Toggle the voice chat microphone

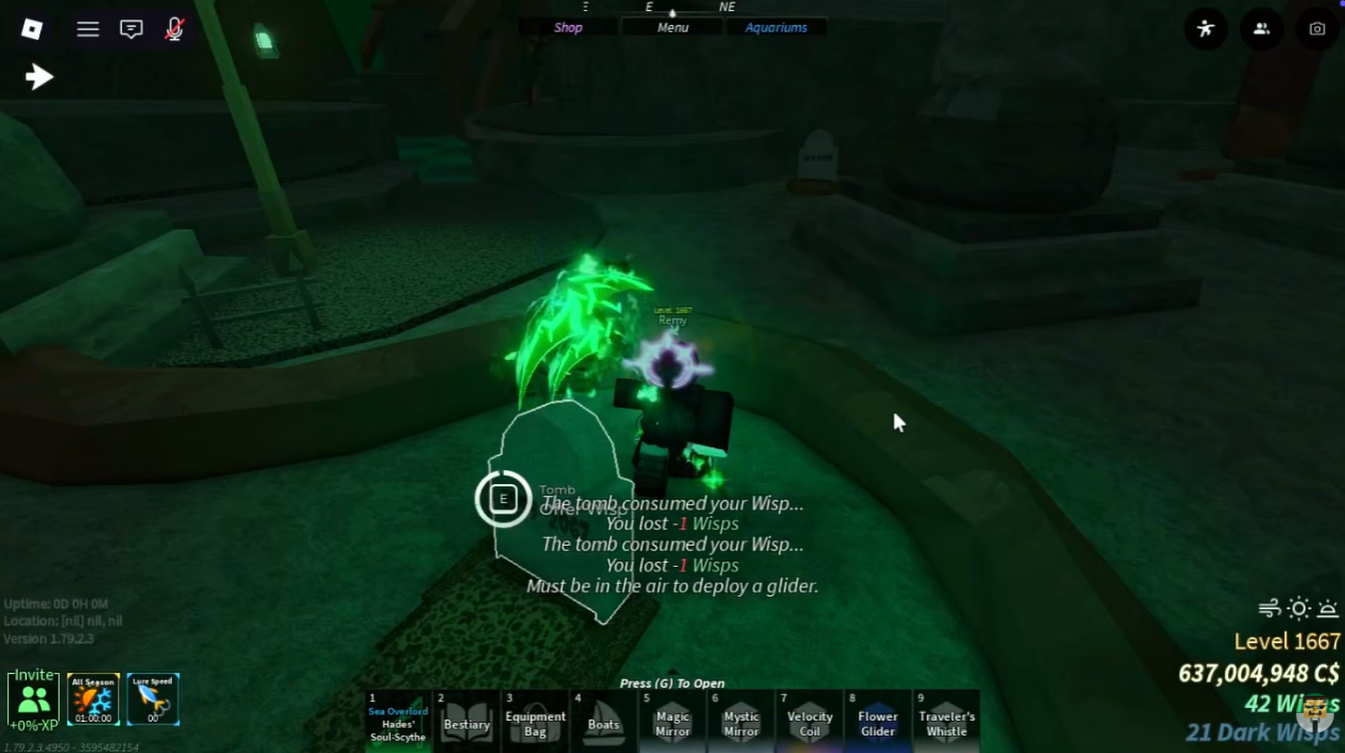click(x=173, y=29)
